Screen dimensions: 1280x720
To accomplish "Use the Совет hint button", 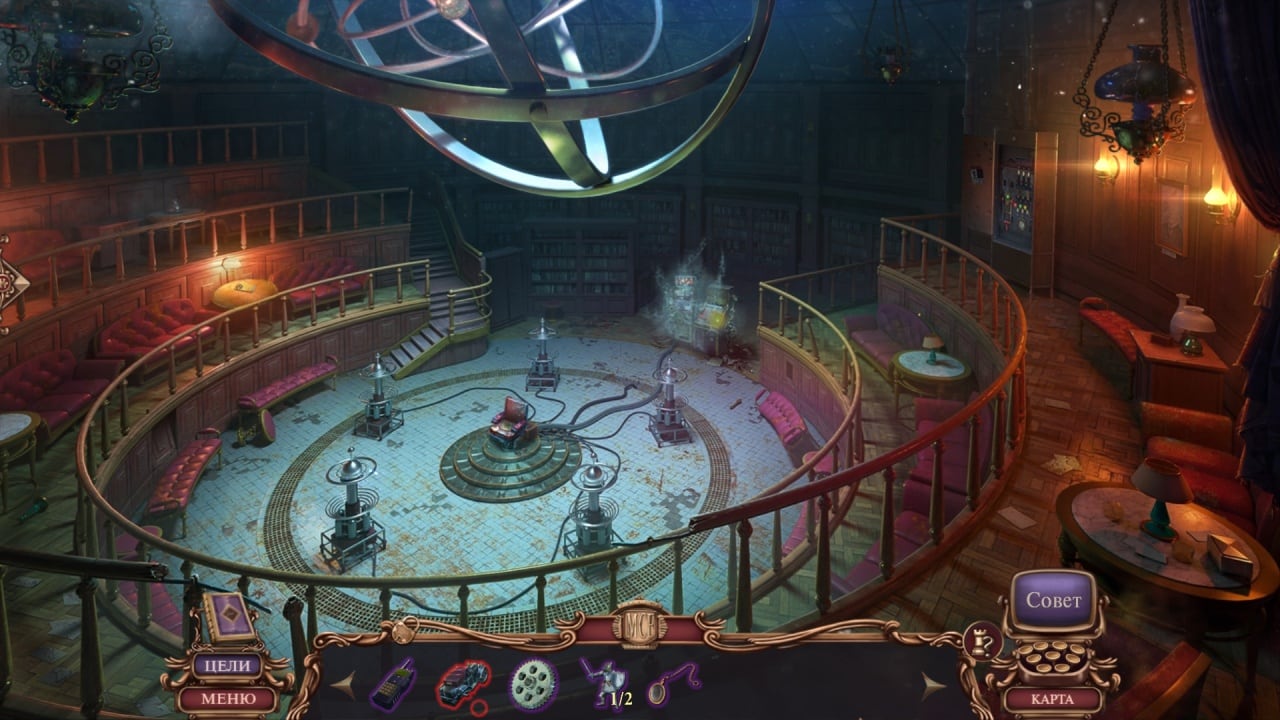I will coord(1053,601).
